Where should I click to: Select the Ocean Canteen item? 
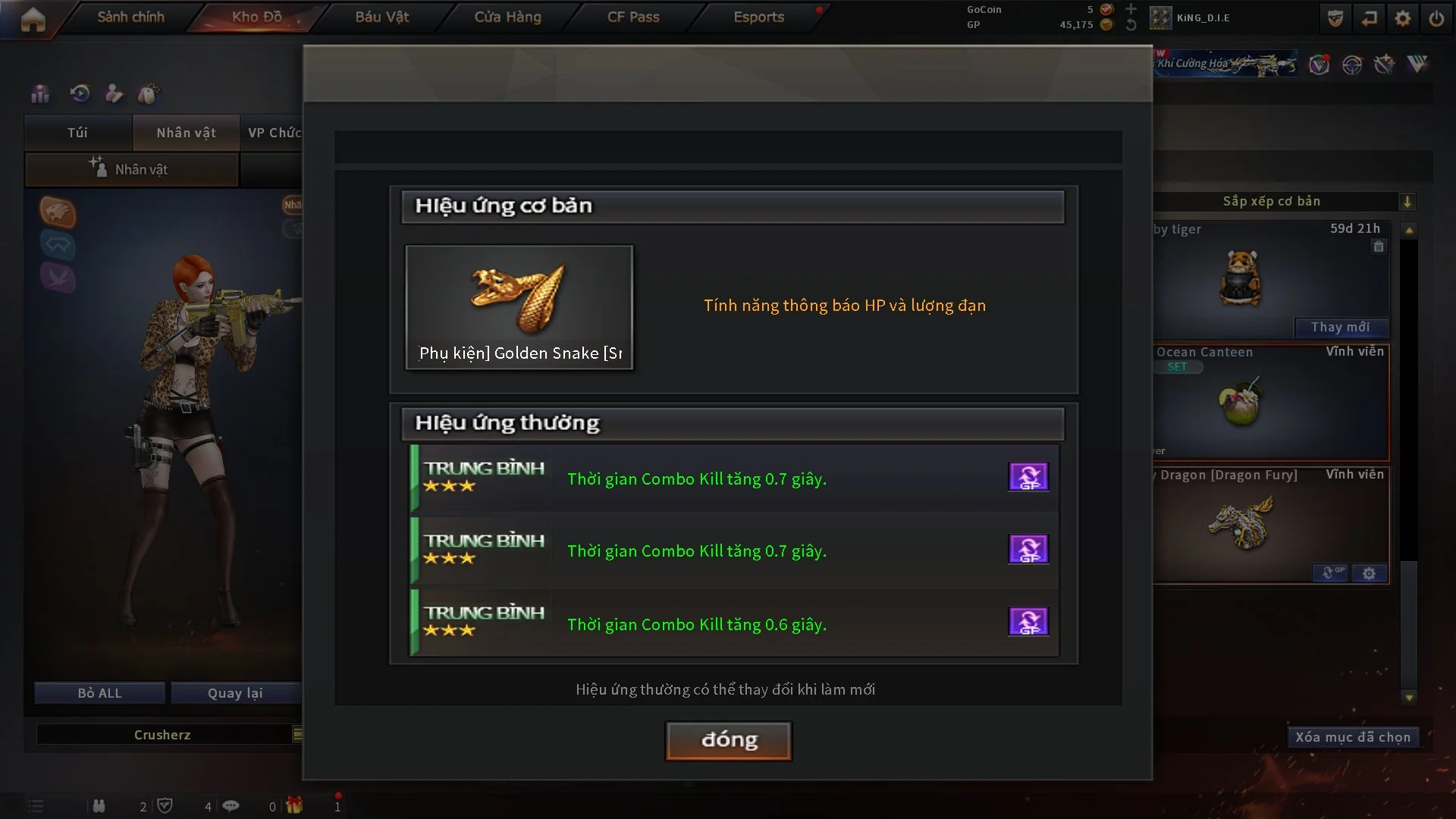pyautogui.click(x=1271, y=403)
